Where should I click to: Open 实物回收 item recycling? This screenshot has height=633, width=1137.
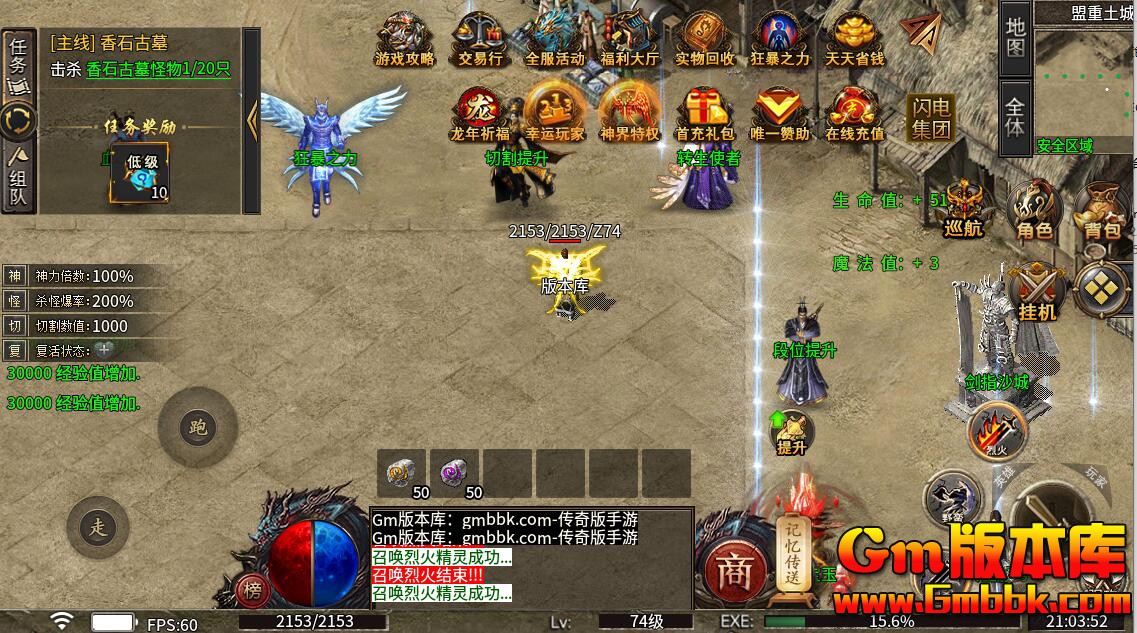point(704,38)
